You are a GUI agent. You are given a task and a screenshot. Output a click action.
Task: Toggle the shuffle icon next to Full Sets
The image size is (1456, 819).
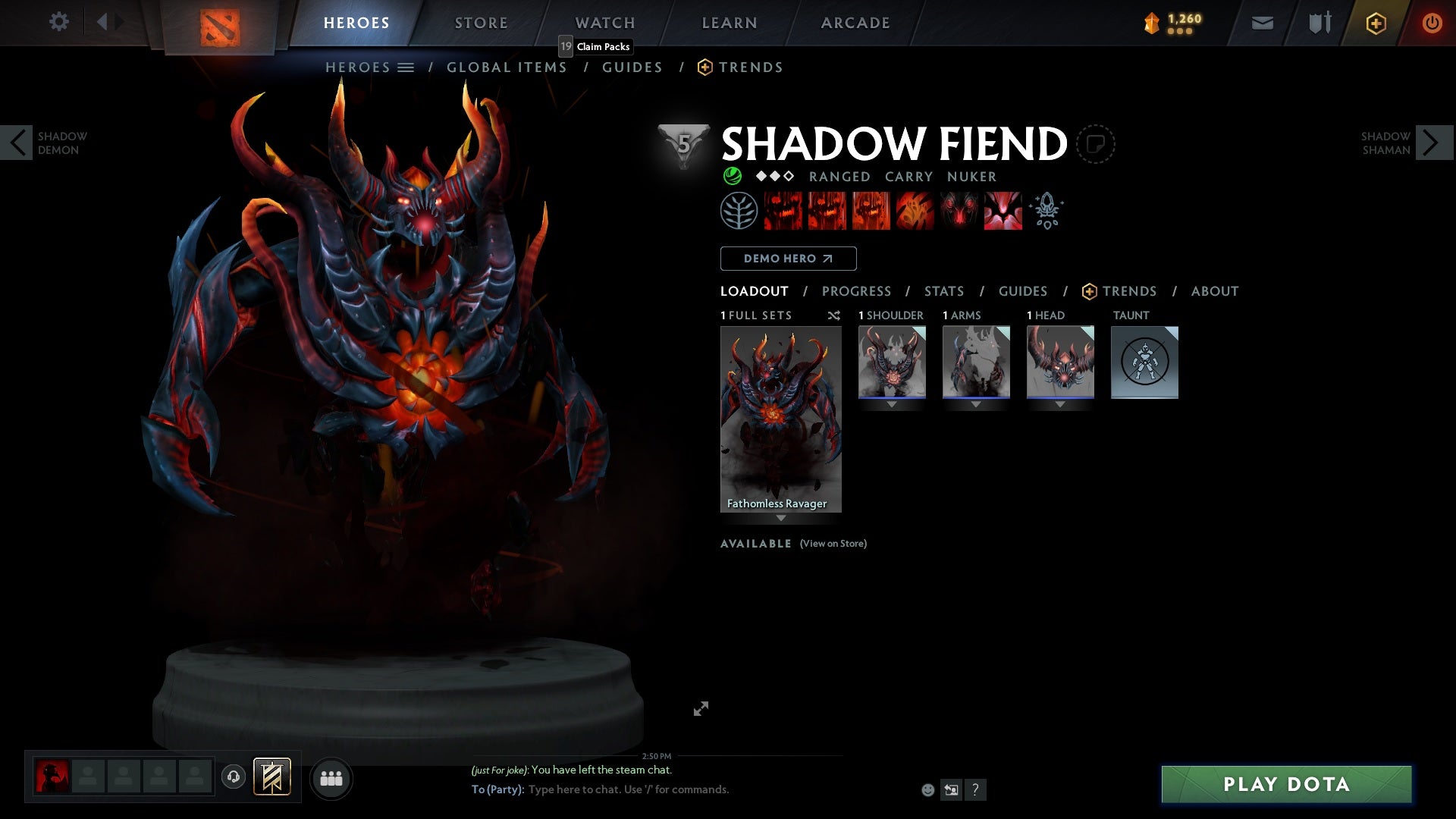[834, 315]
